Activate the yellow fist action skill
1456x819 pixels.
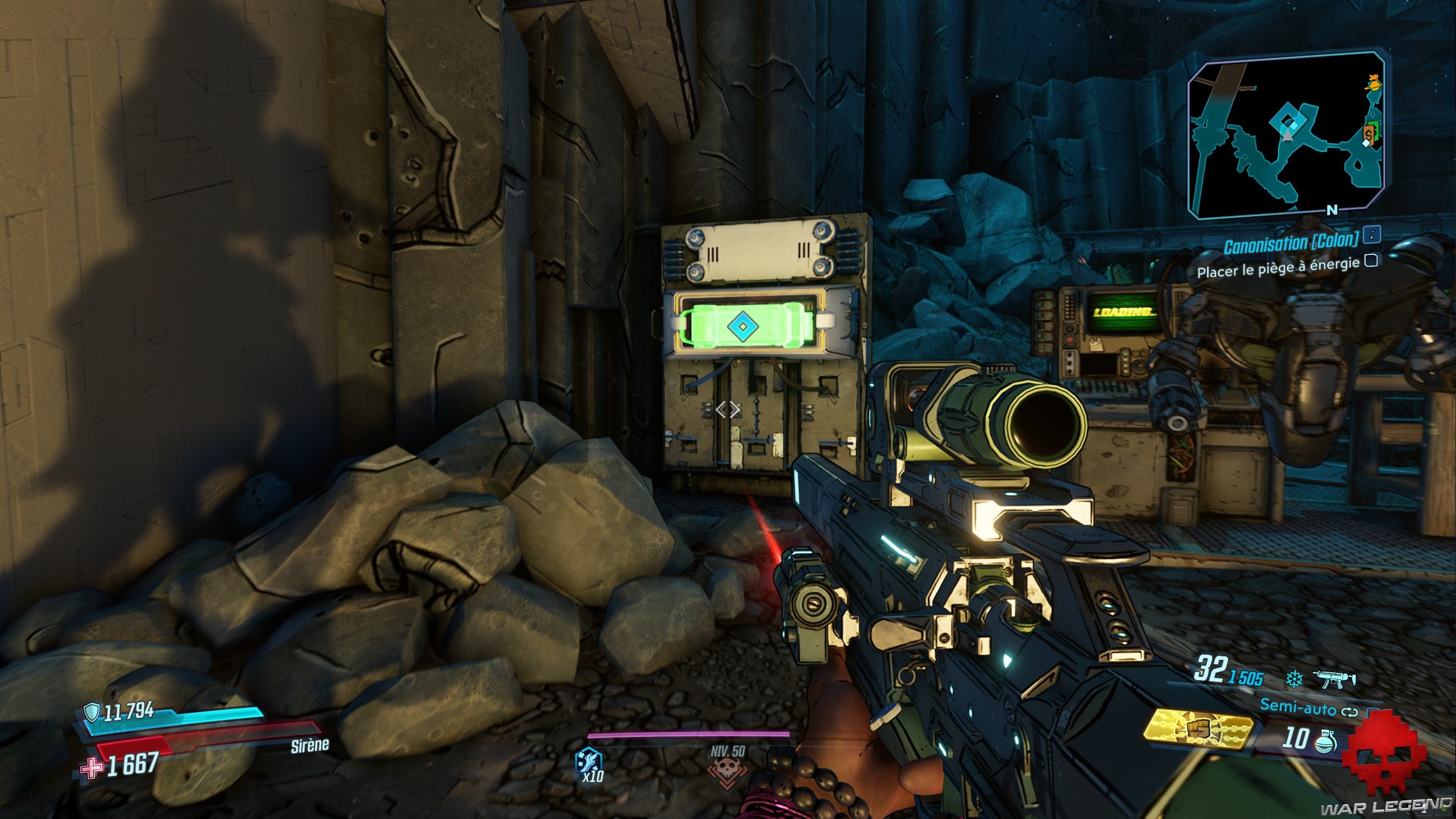(1198, 730)
